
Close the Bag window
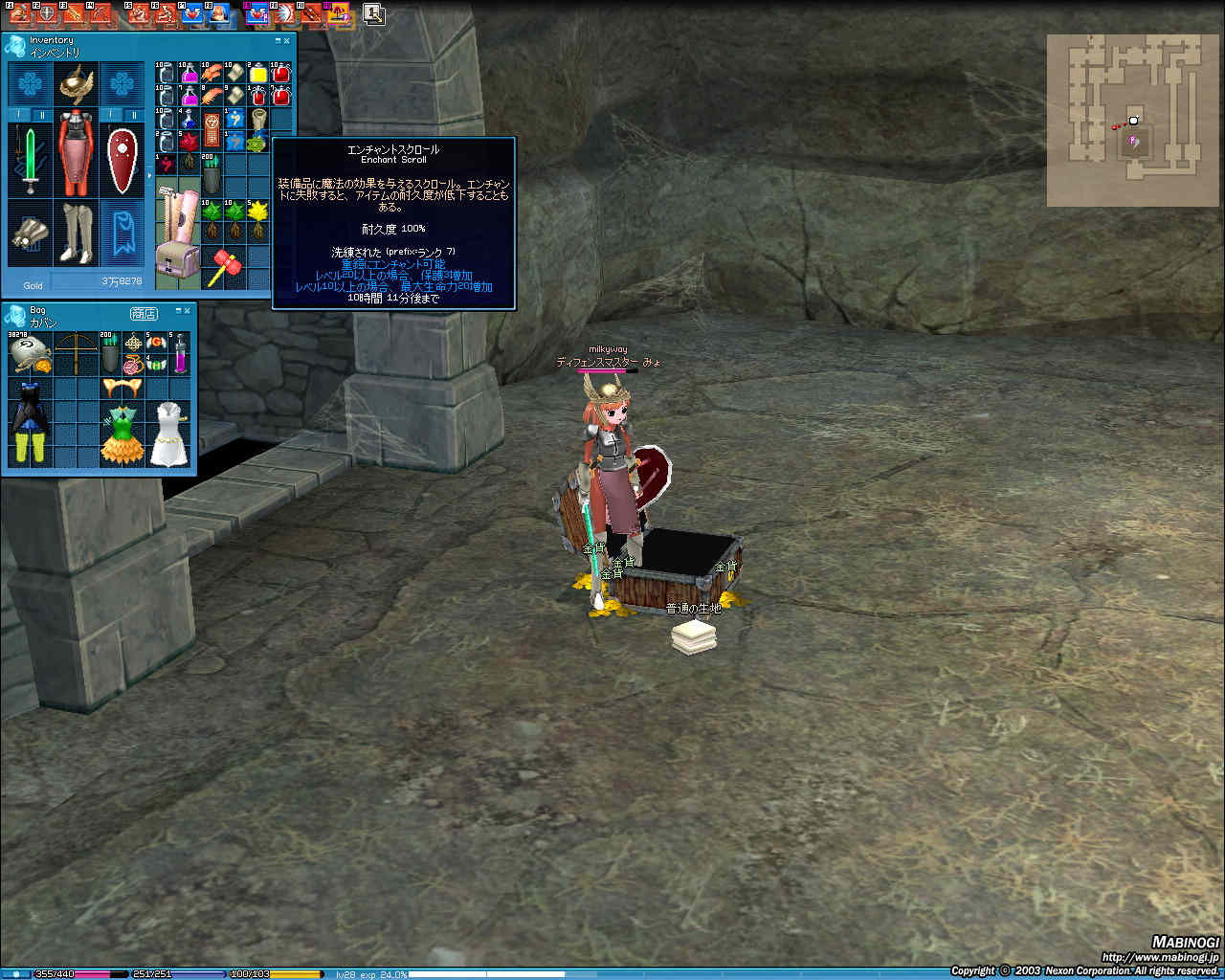(188, 311)
